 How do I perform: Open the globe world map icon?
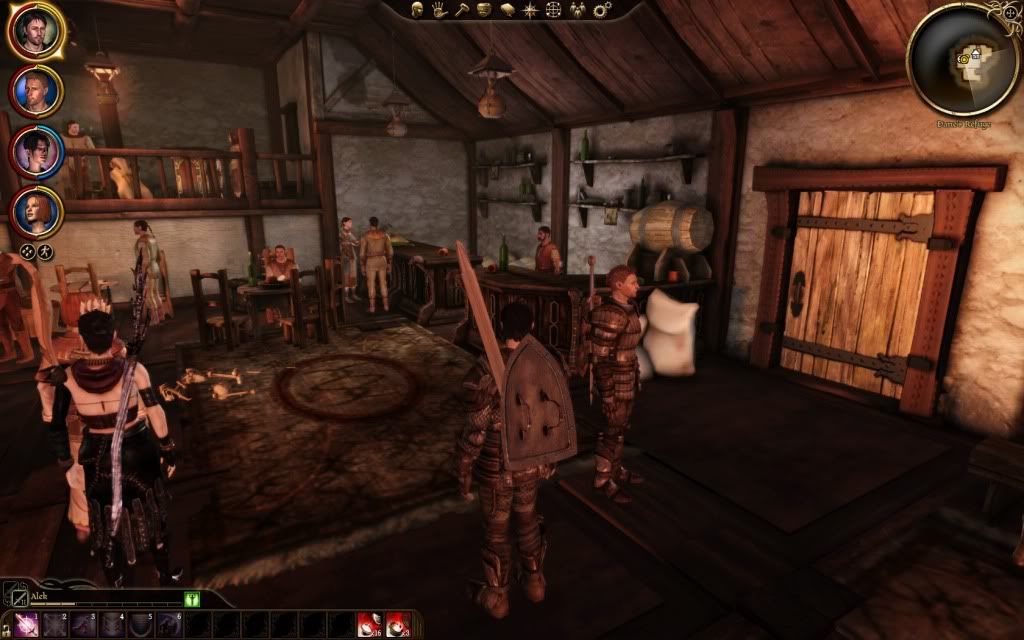tap(552, 10)
